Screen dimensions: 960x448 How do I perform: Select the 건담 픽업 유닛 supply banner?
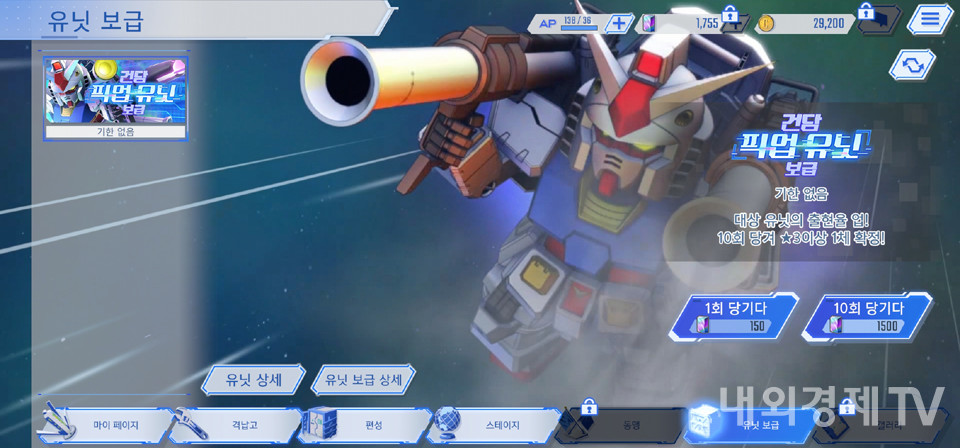pos(115,95)
